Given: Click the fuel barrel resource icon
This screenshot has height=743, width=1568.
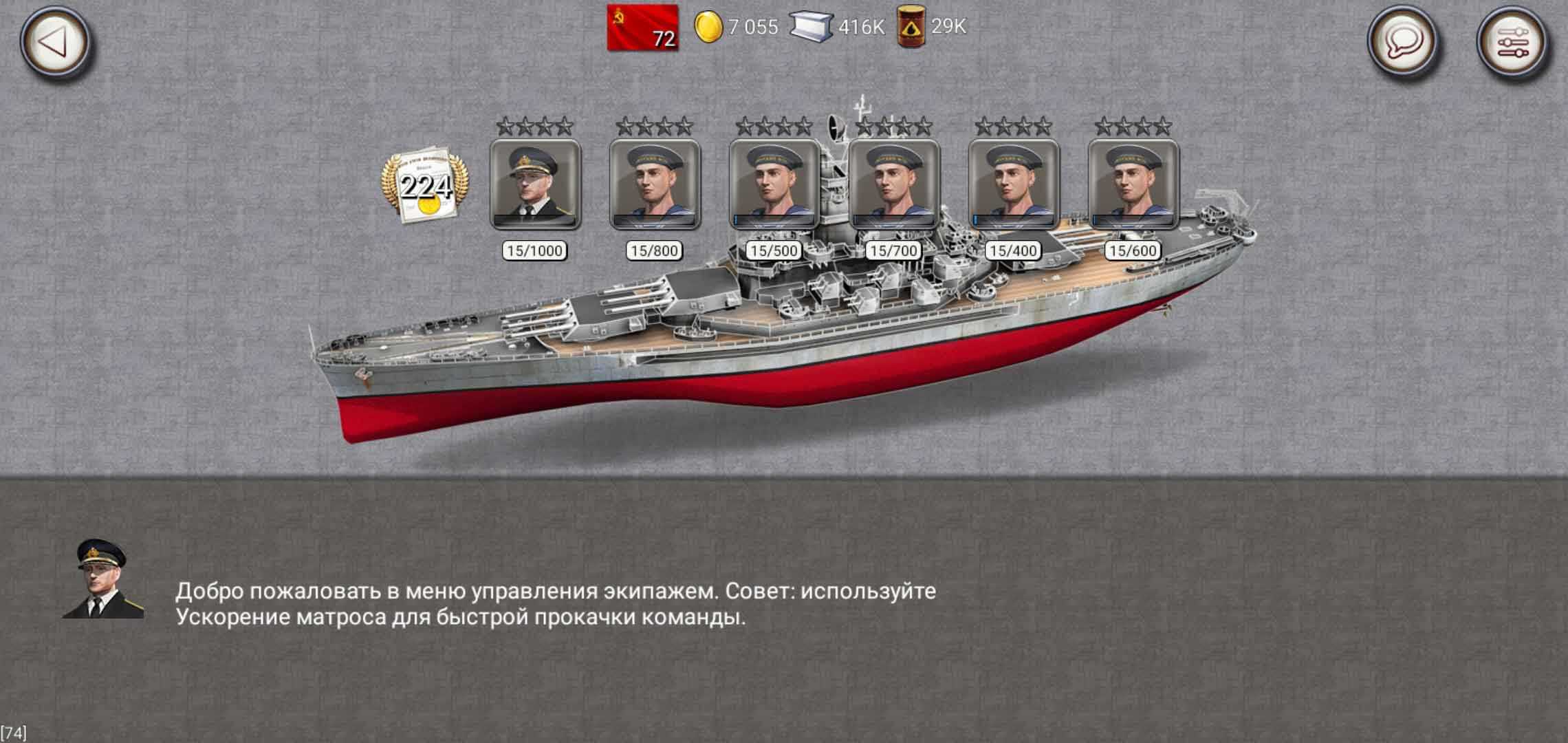Looking at the screenshot, I should coord(911,27).
